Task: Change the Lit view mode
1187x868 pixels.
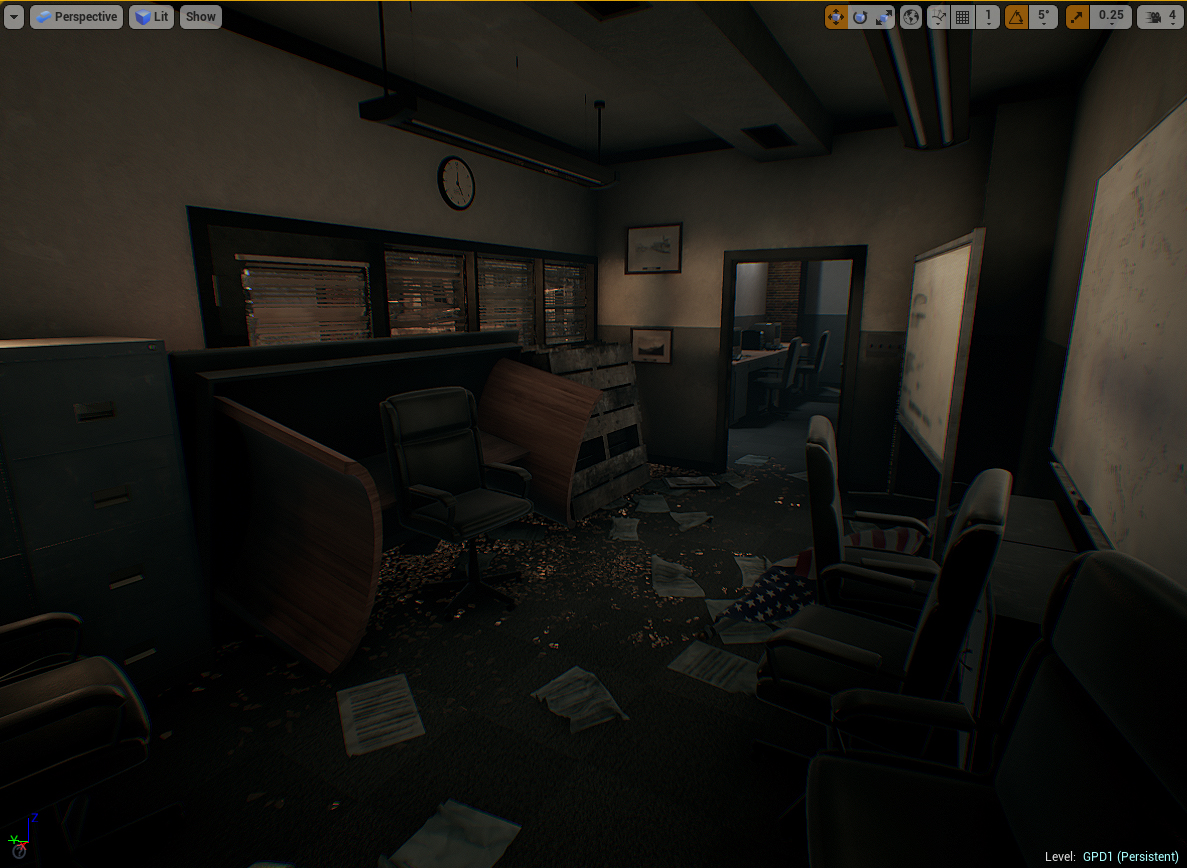Action: [151, 17]
